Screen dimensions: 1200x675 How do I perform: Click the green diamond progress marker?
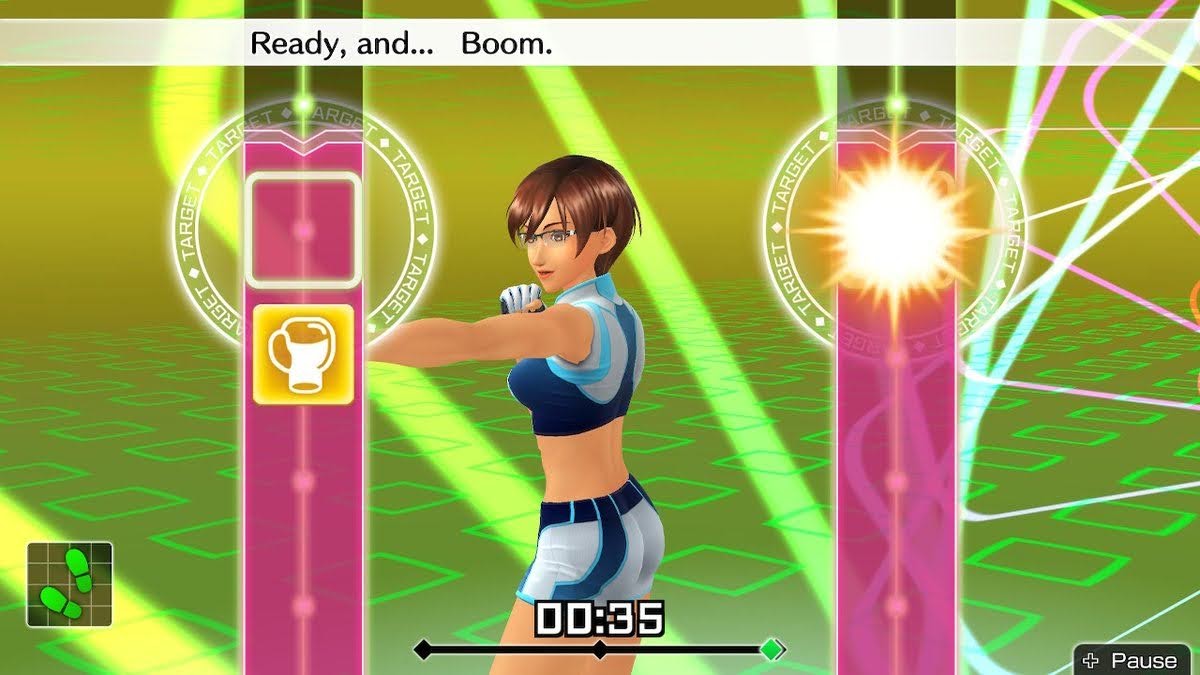point(771,649)
